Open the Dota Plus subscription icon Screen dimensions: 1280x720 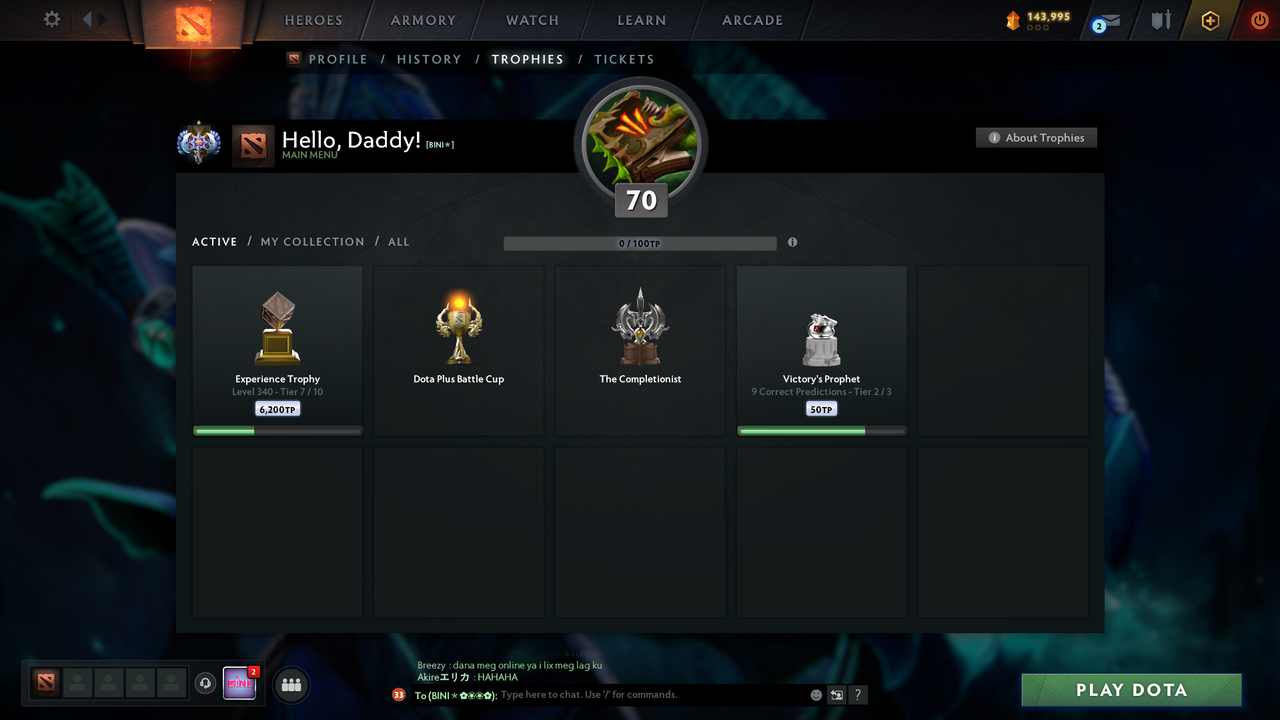[x=1209, y=19]
